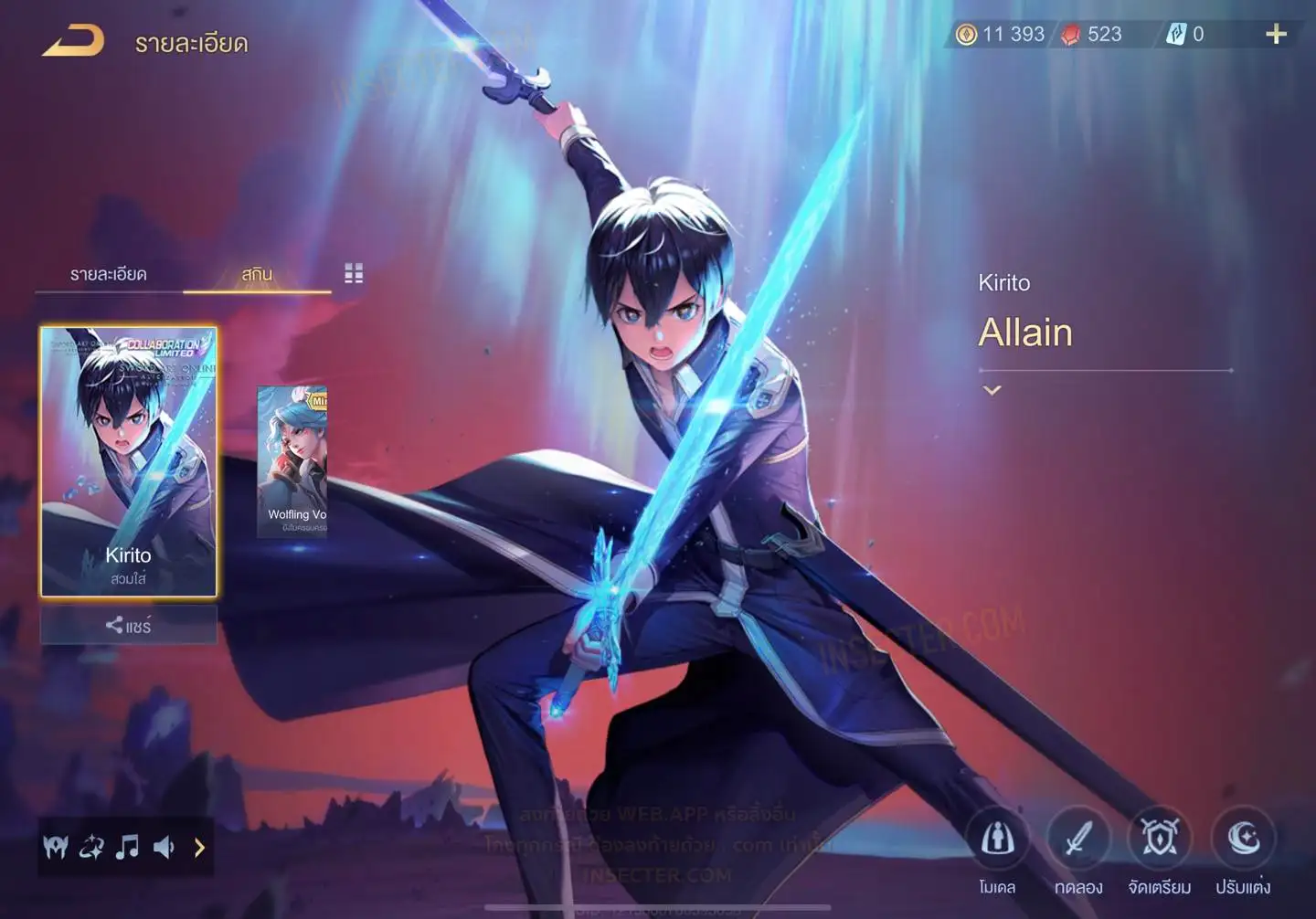Click the mask face icon

pos(56,848)
